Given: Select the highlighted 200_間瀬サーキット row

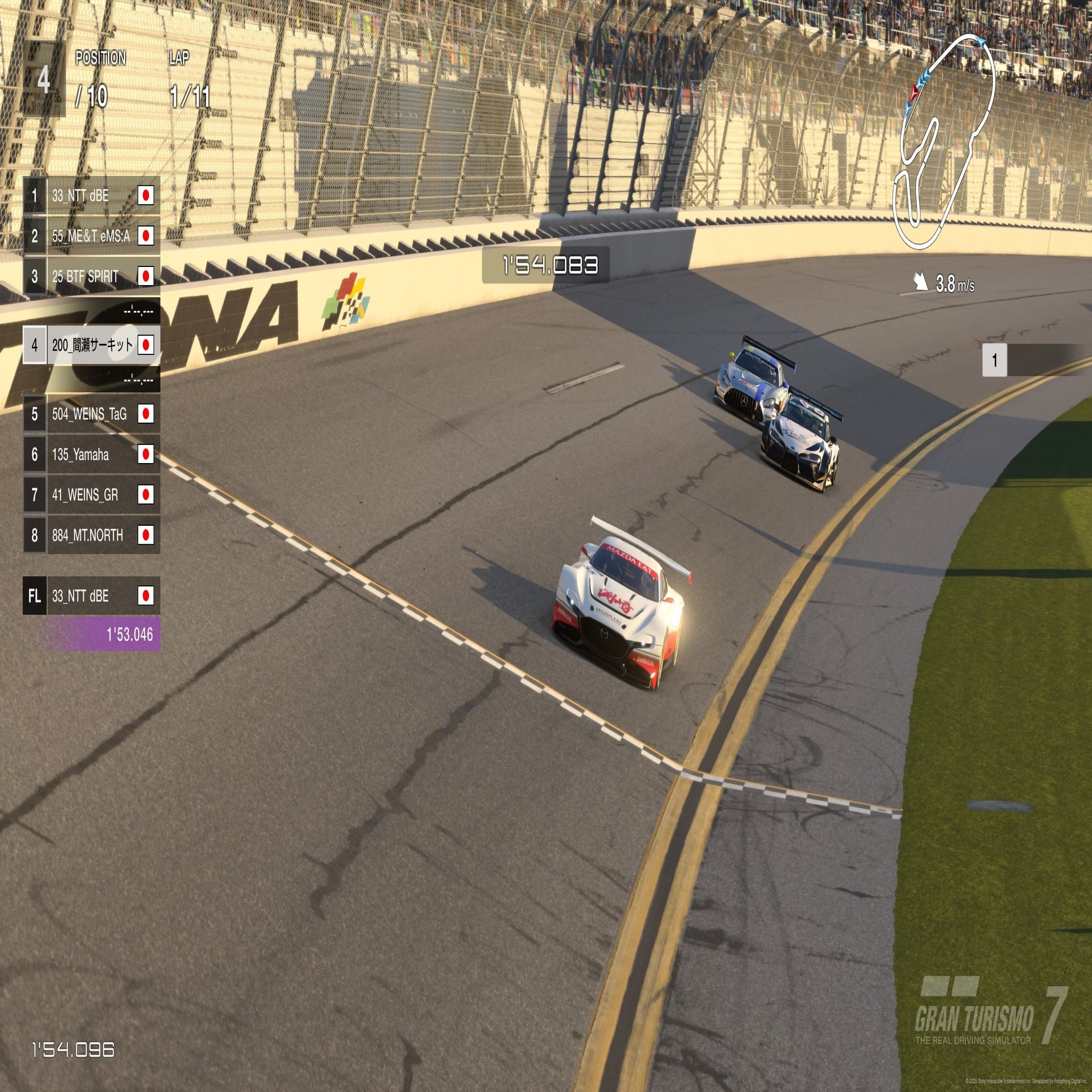Looking at the screenshot, I should coord(91,345).
